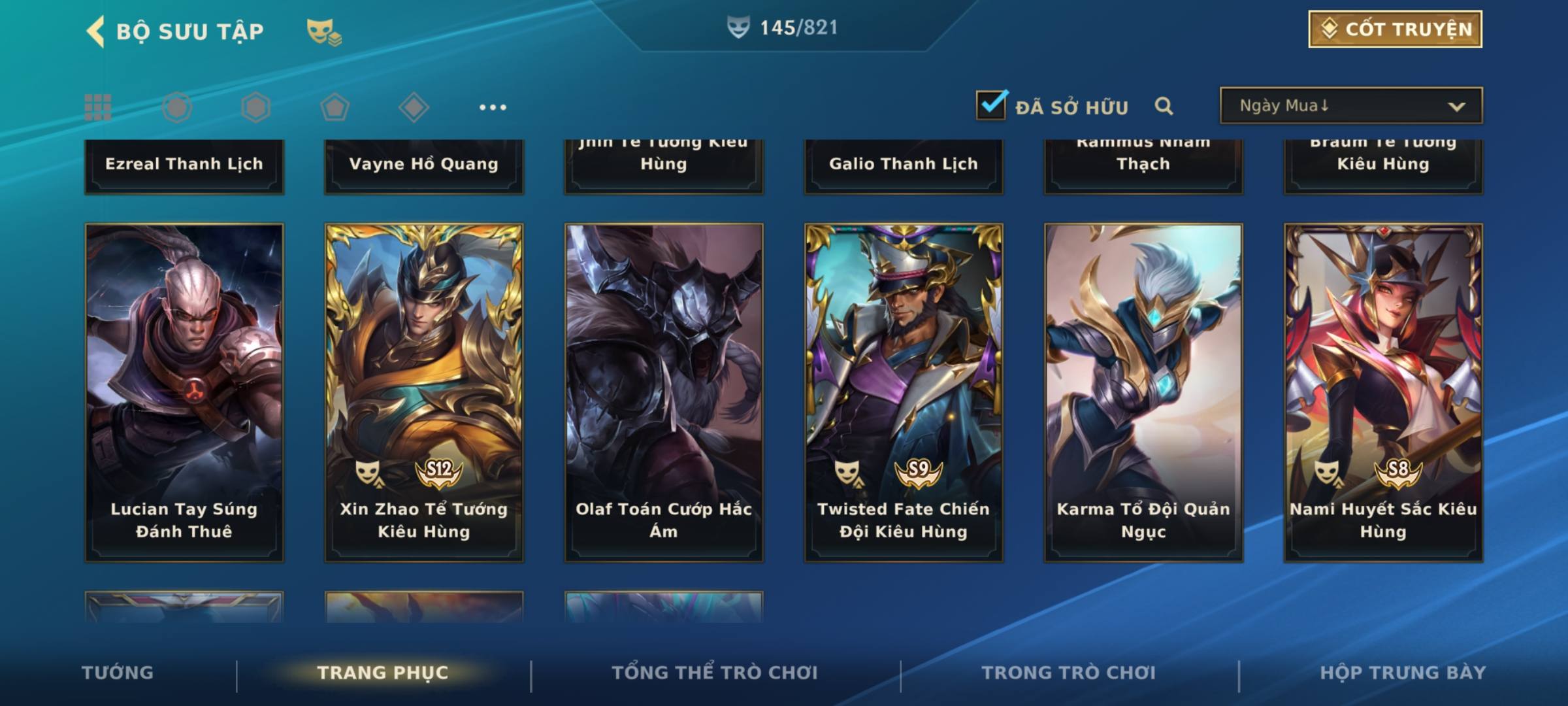
Task: Show more filters via three dots
Action: [x=493, y=107]
